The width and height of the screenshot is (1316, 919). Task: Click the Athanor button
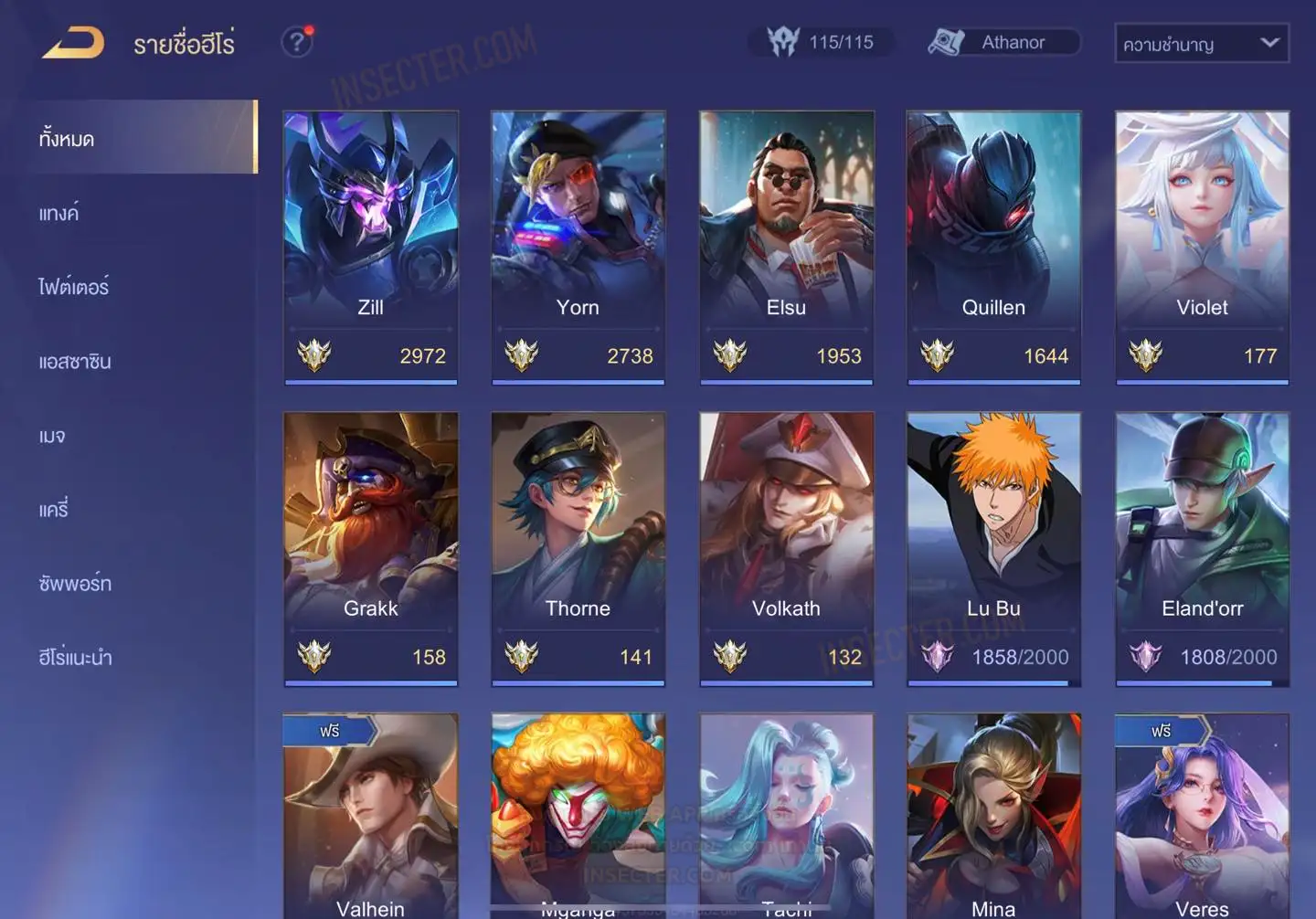coord(1003,42)
